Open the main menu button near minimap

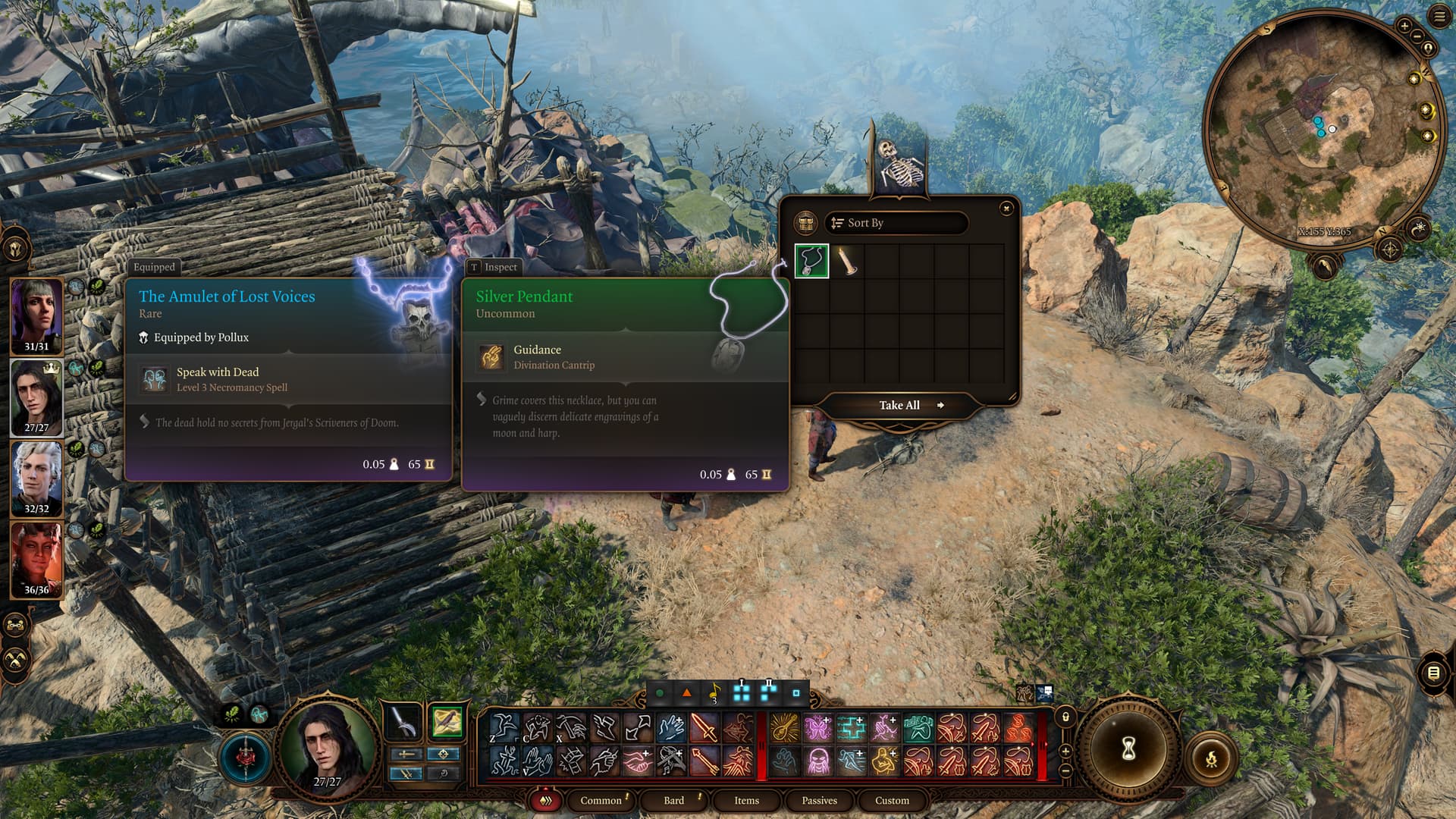[x=1439, y=17]
